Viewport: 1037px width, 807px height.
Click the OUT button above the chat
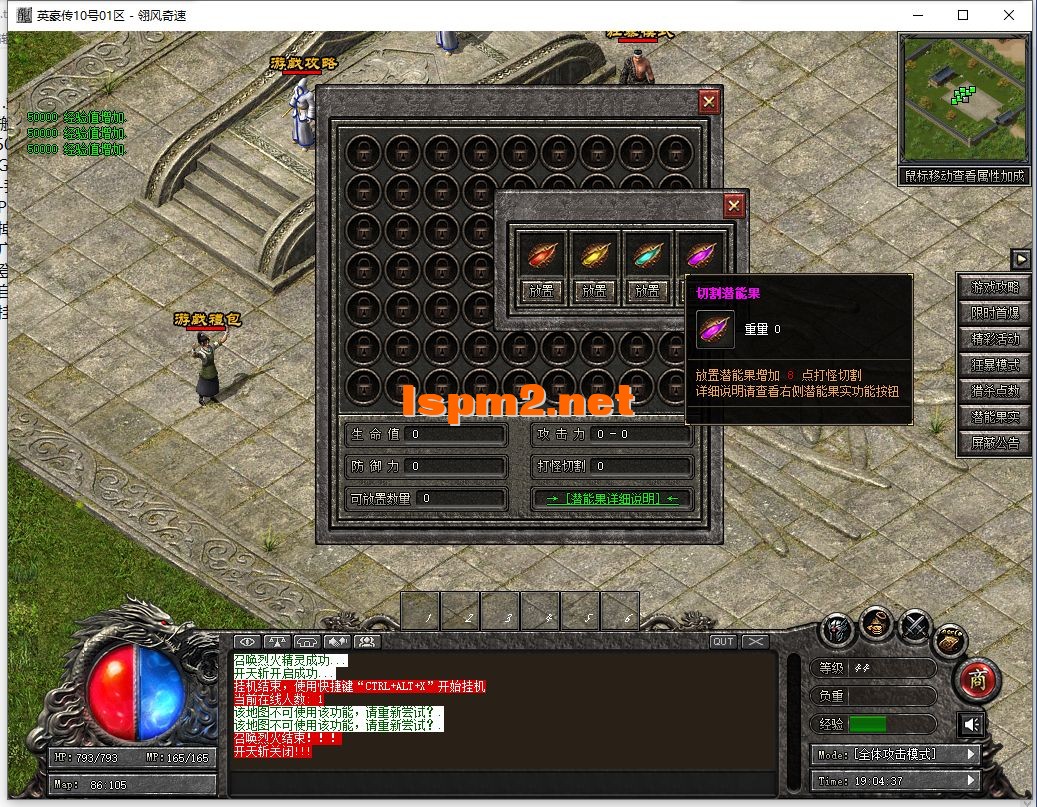[x=722, y=641]
